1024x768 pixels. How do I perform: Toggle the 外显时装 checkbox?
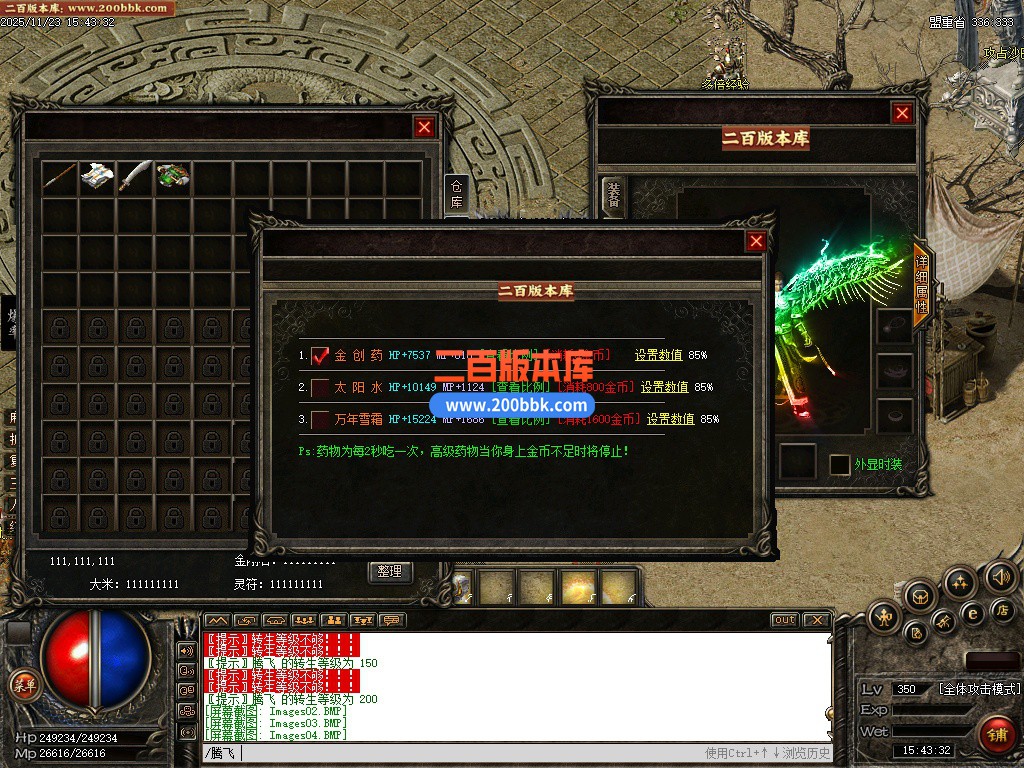coord(840,465)
